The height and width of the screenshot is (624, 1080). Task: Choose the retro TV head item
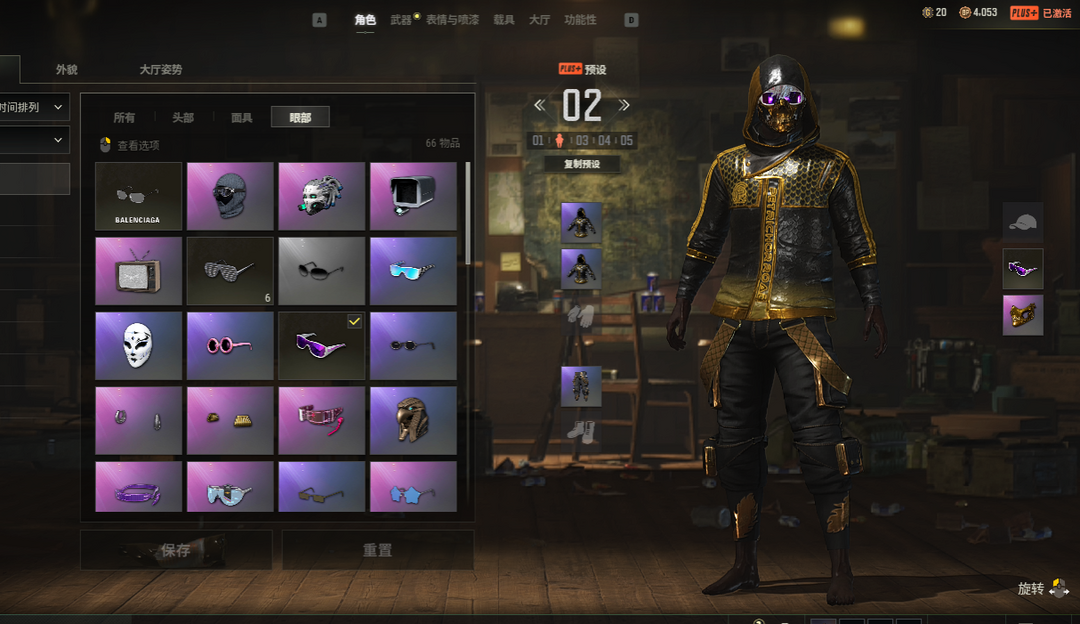coord(138,271)
